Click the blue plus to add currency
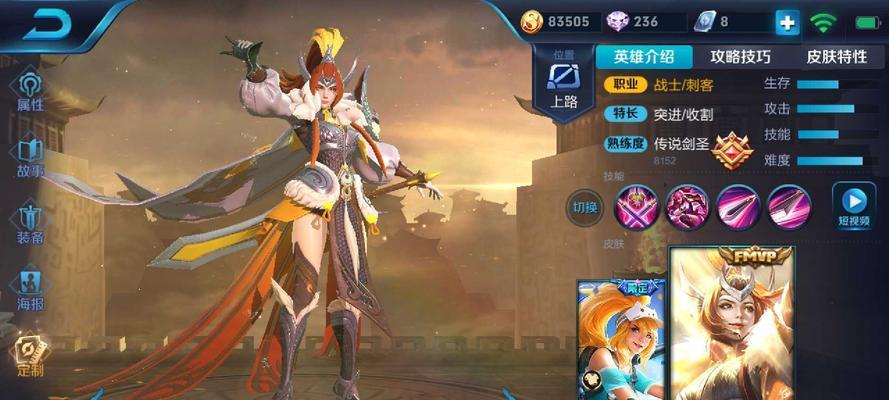 [787, 22]
